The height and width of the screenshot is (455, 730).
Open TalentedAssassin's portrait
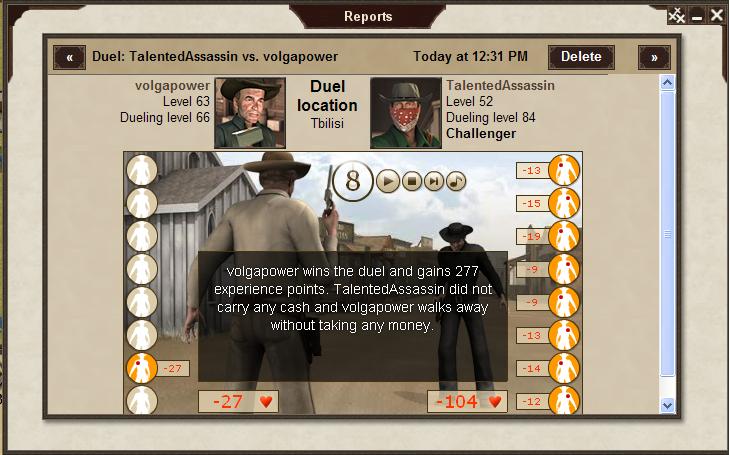tap(406, 113)
